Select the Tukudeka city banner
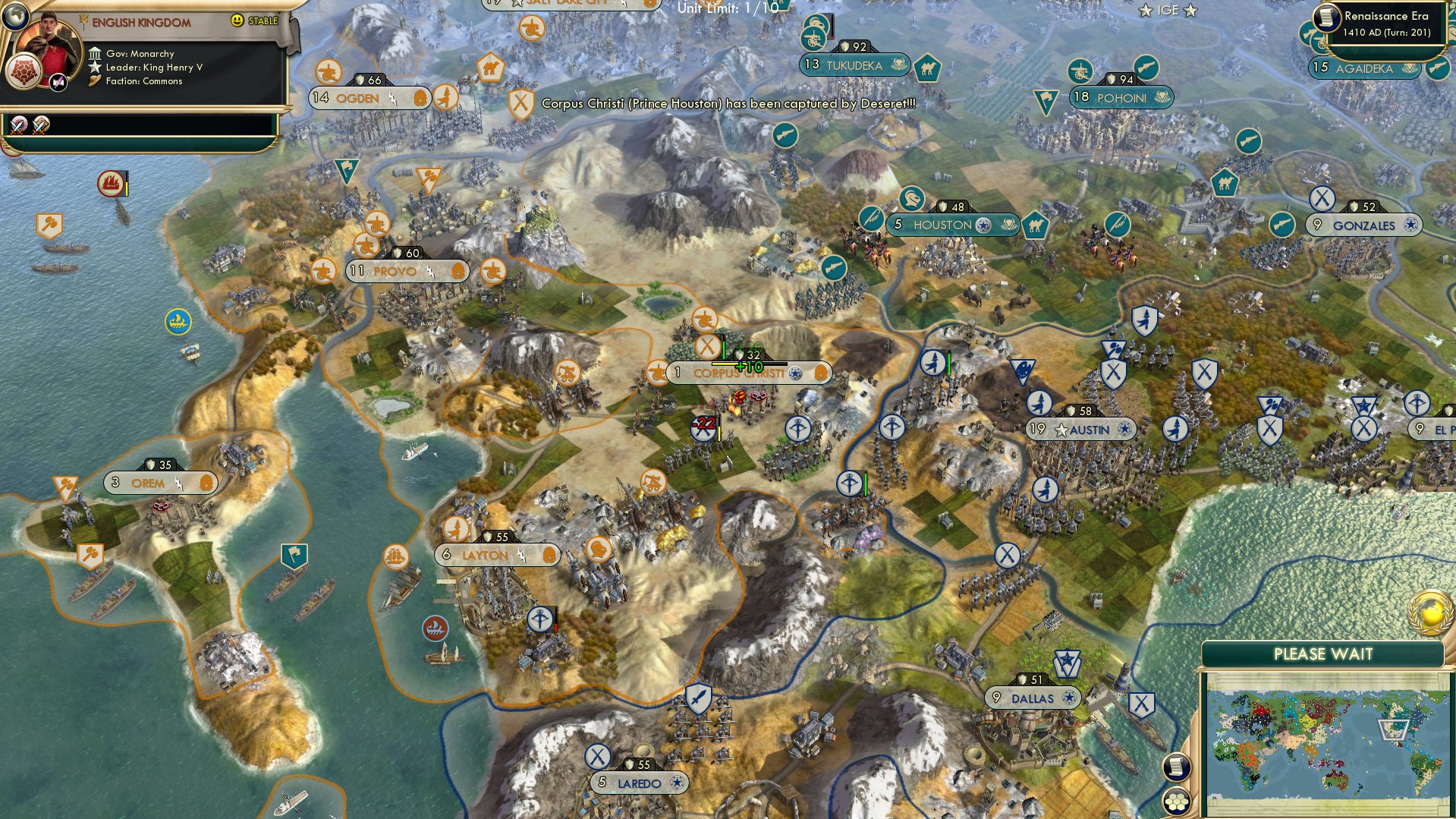 [x=855, y=66]
